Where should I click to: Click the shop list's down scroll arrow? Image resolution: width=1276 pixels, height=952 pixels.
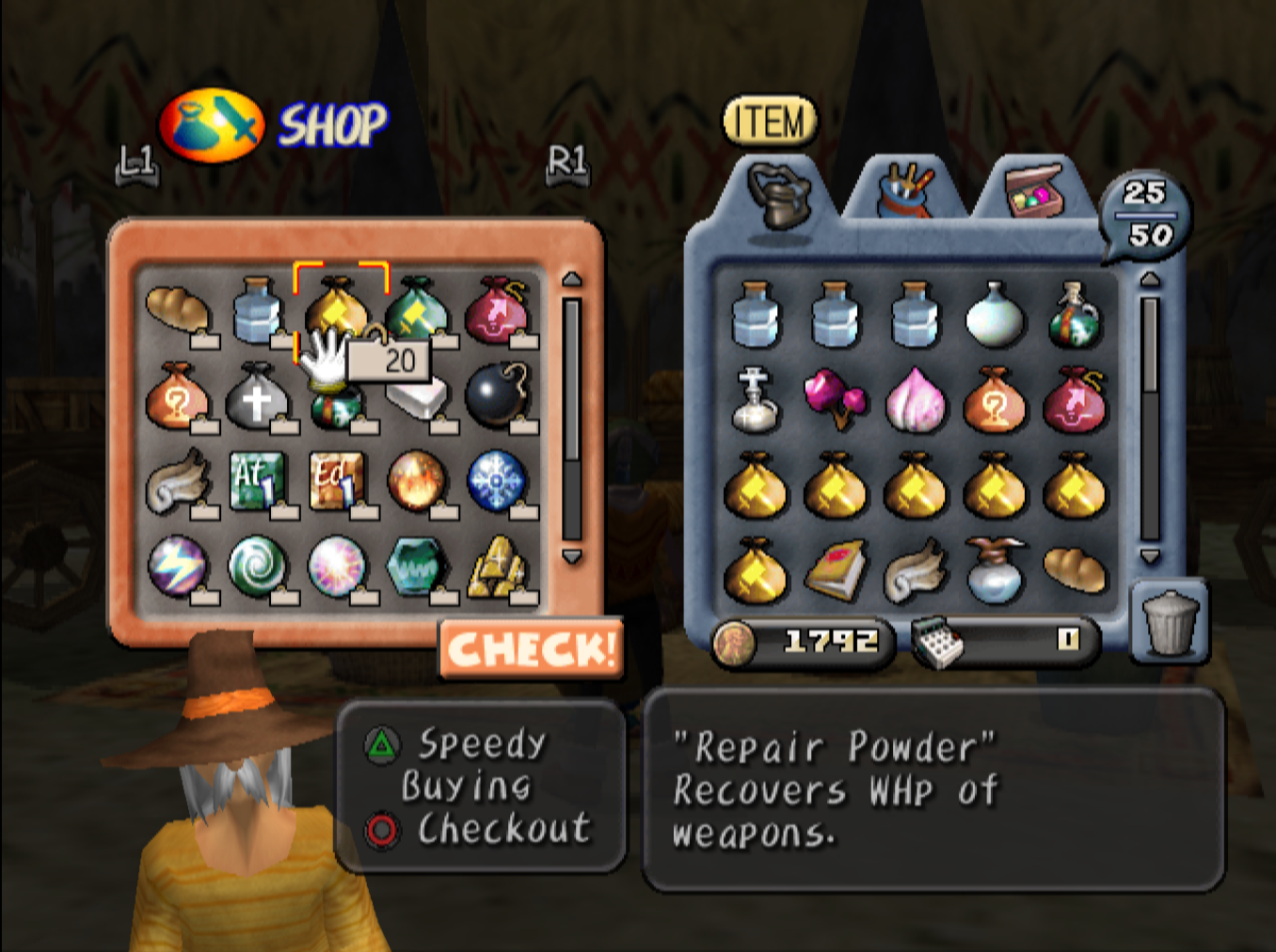(x=571, y=557)
